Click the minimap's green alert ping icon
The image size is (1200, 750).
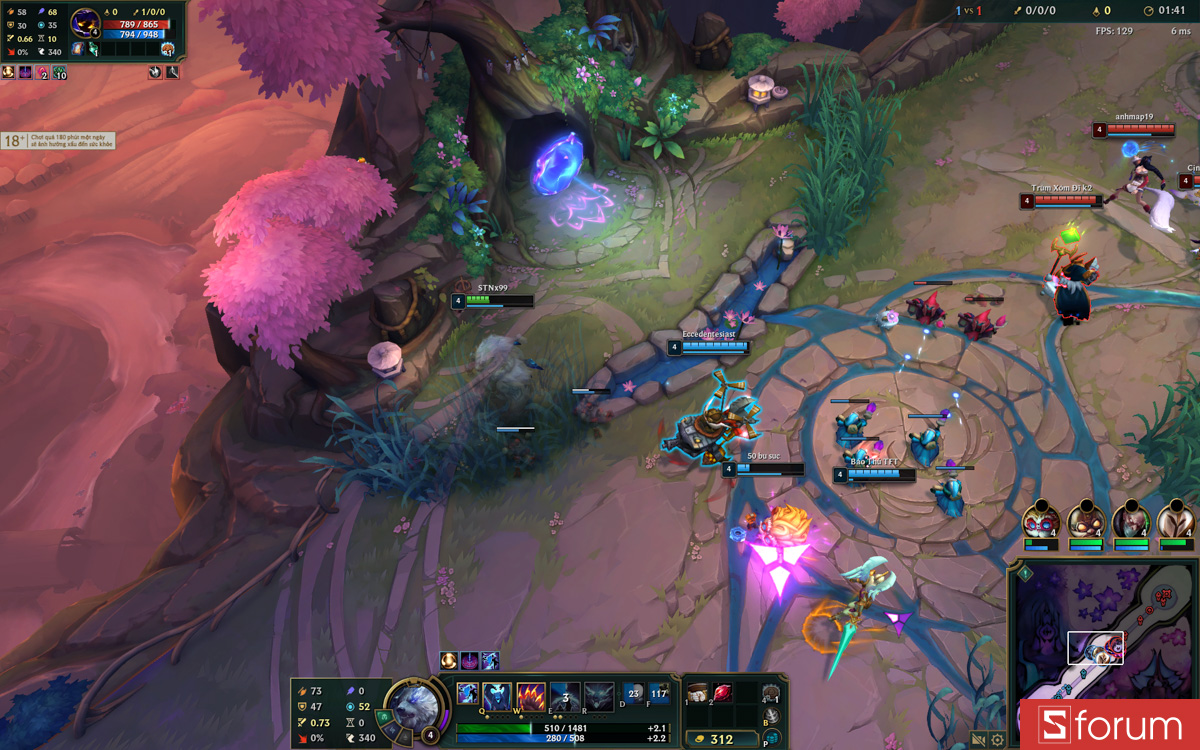pos(1025,573)
